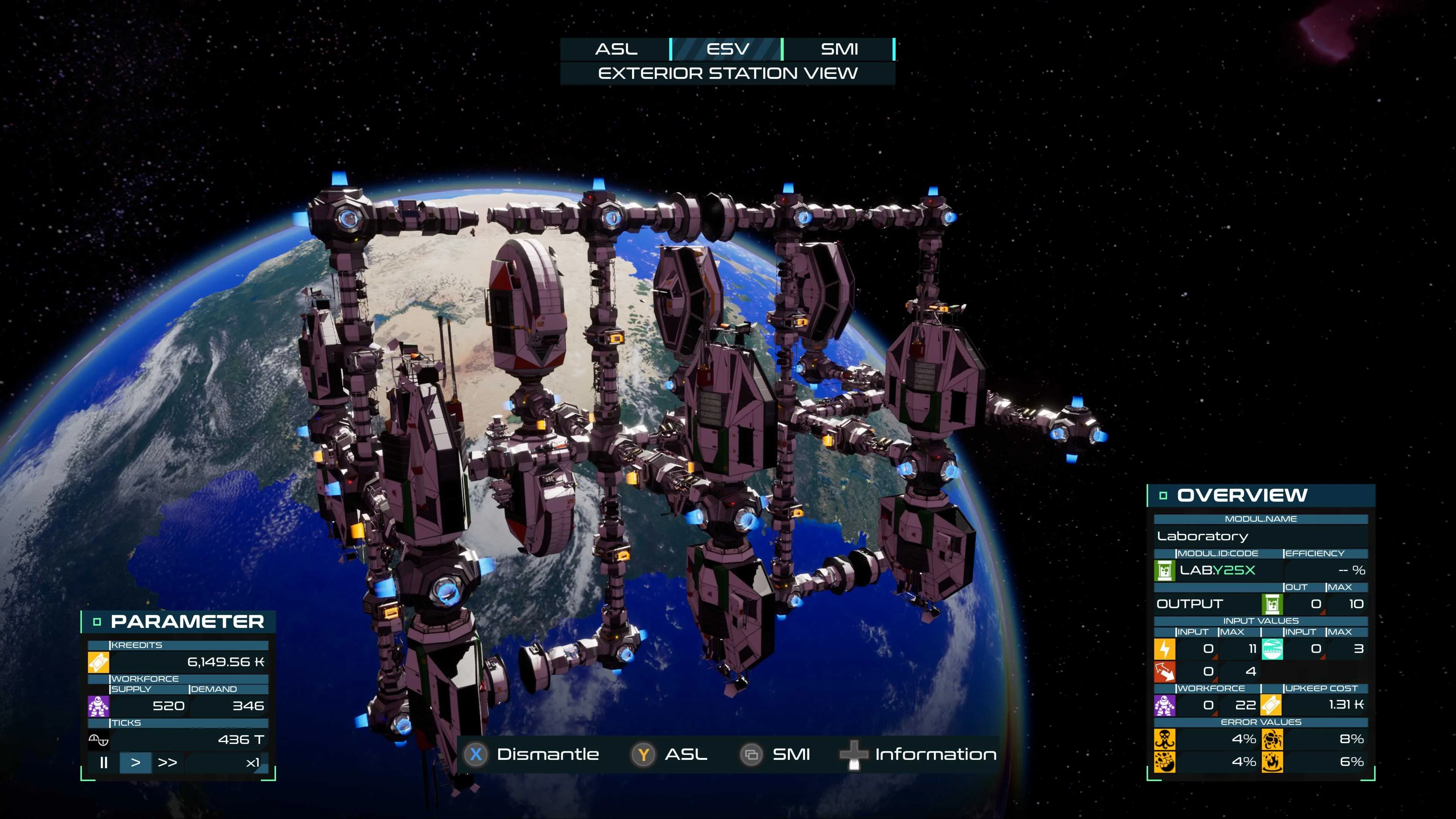Set normal play speed
The height and width of the screenshot is (819, 1456).
pyautogui.click(x=136, y=763)
